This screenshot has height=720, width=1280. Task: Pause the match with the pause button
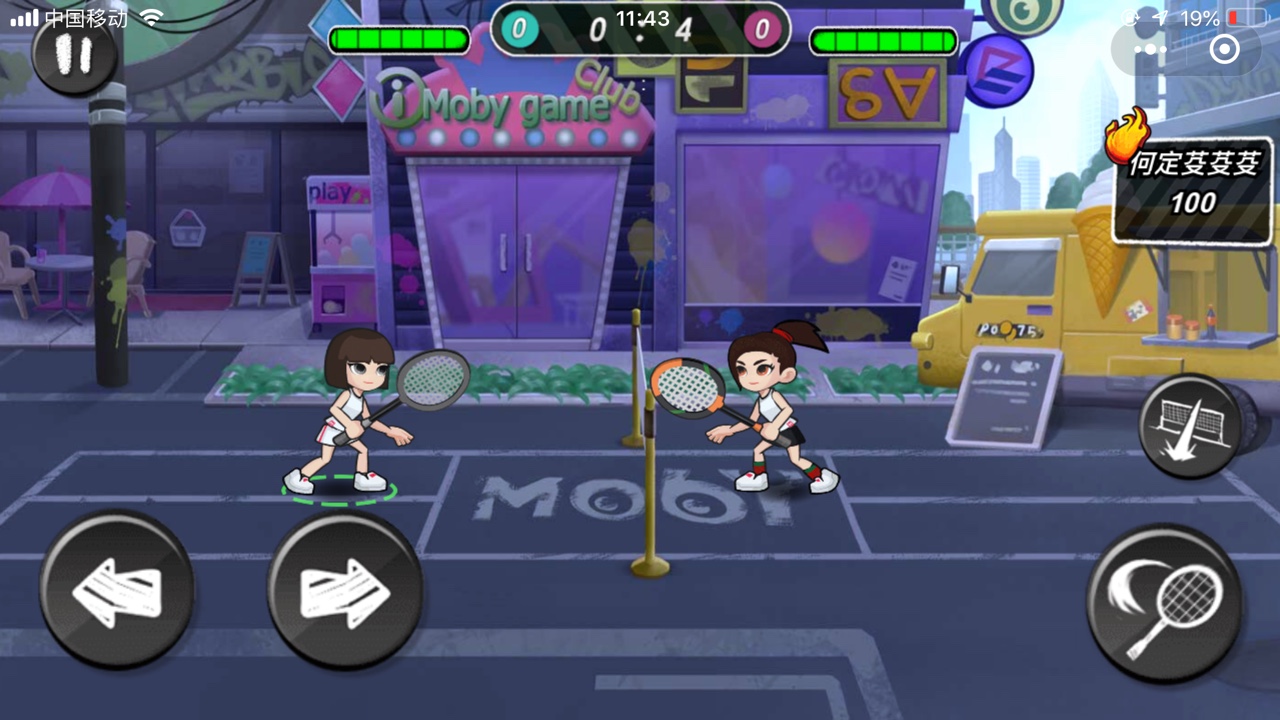(75, 54)
